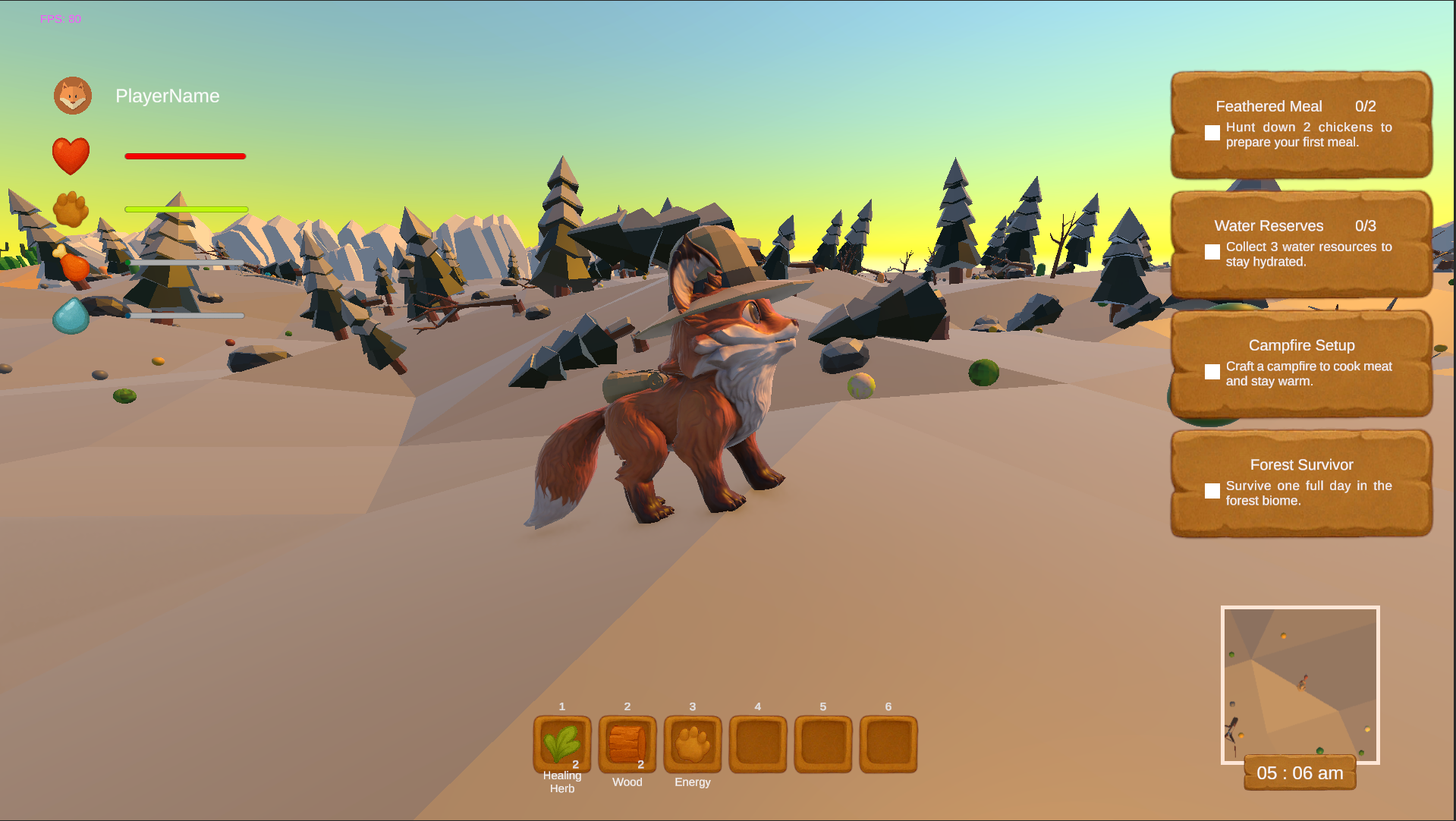This screenshot has height=821, width=1456.
Task: Check off the Feathered Meal quest
Action: 1212,133
